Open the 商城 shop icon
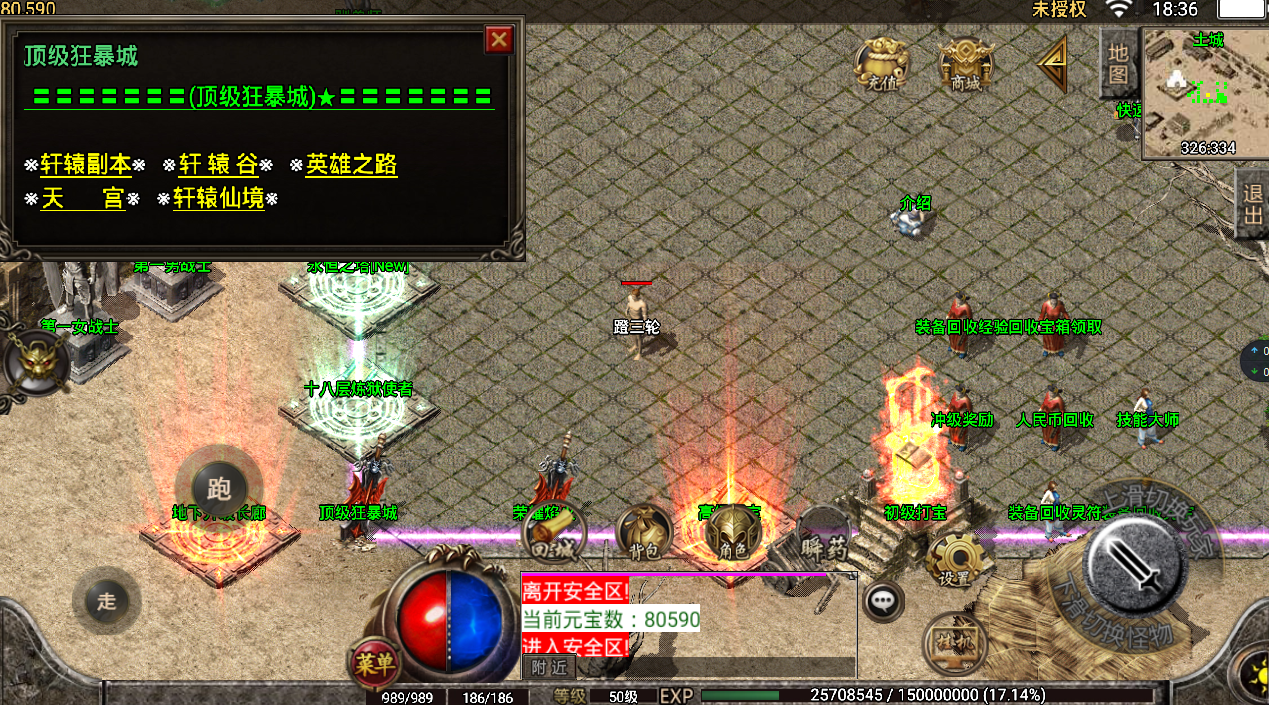 point(966,65)
